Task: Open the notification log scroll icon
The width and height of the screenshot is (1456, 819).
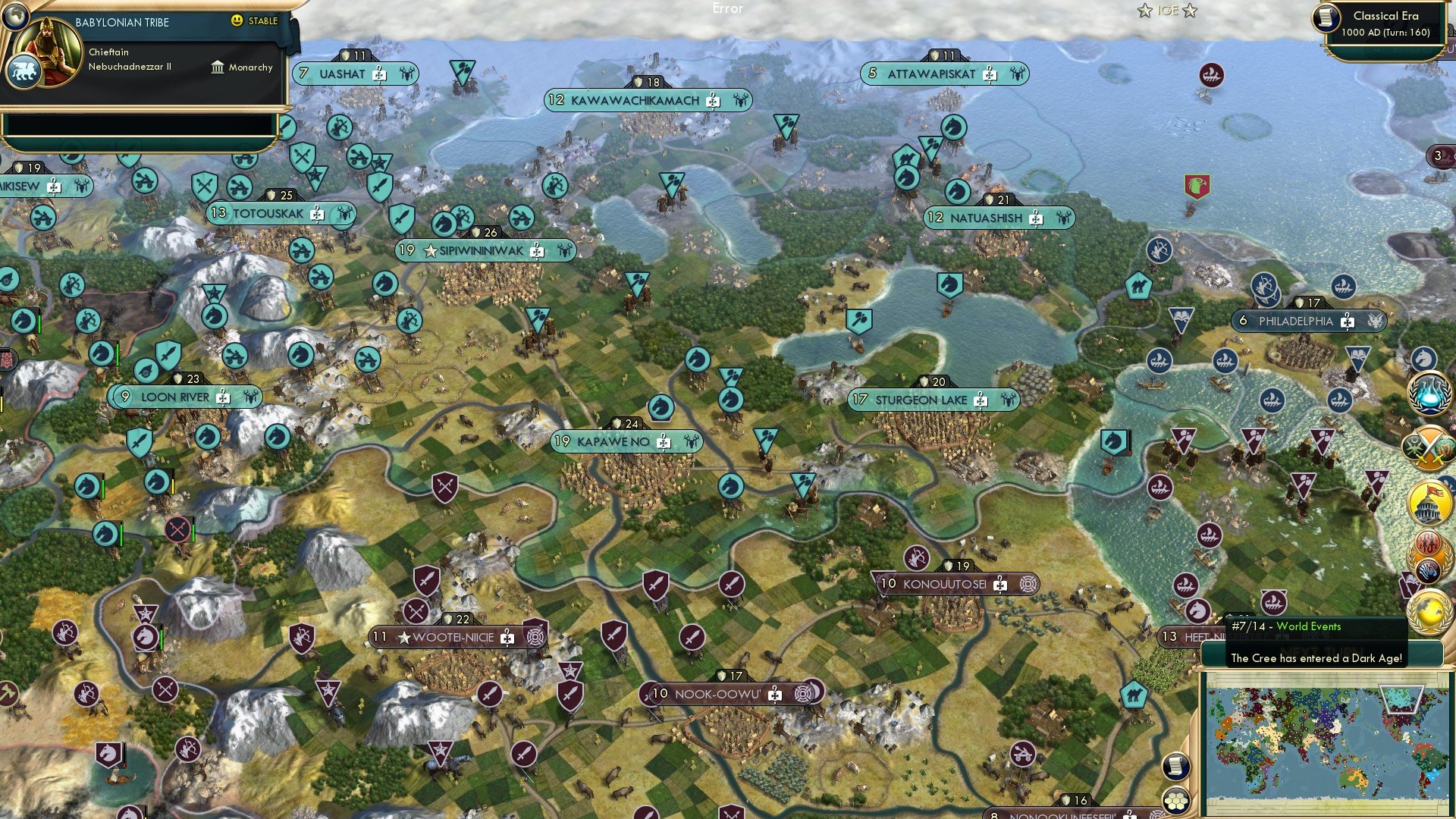Action: point(1175,767)
